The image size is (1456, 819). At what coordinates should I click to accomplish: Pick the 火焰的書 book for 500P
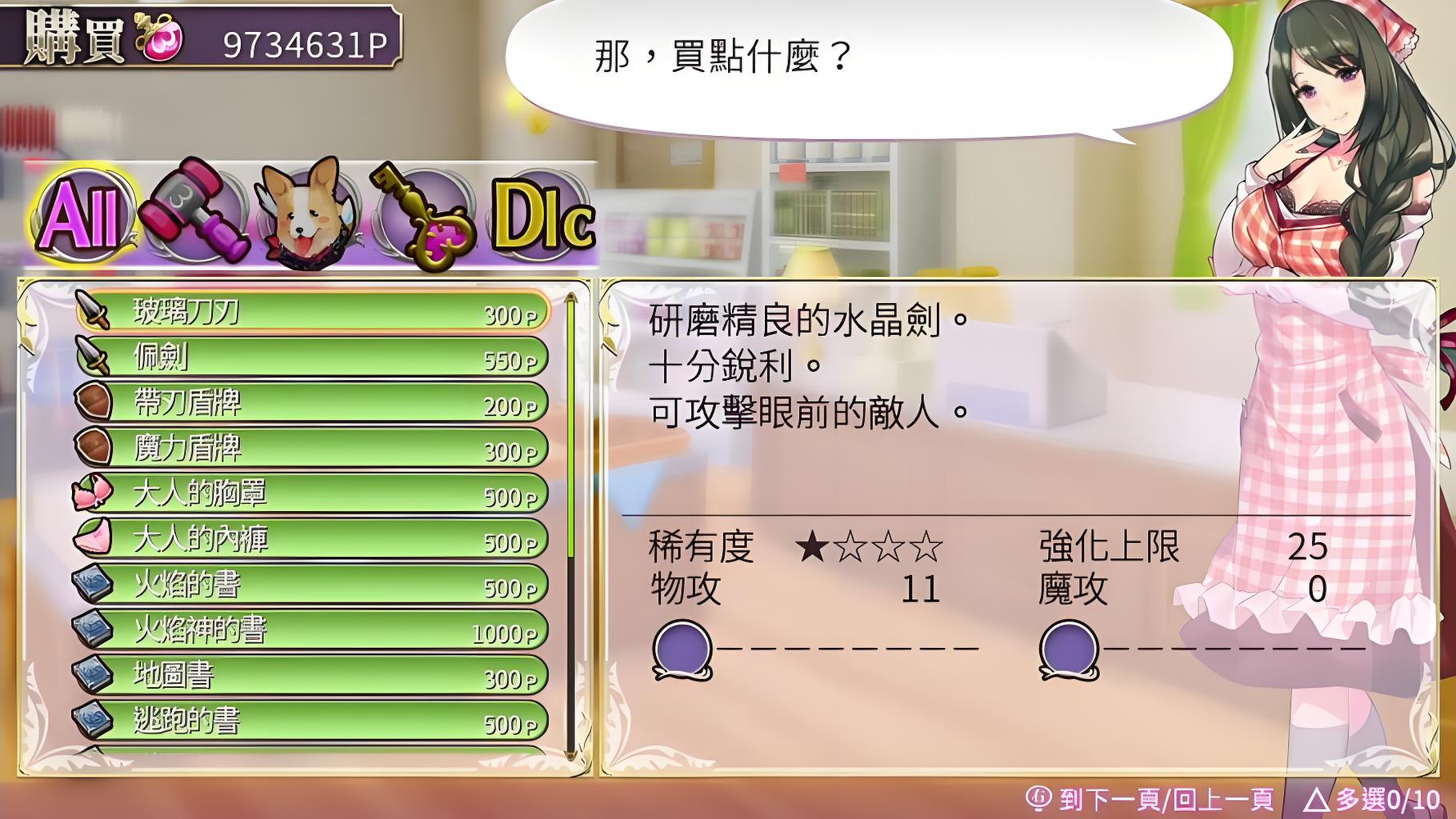312,585
